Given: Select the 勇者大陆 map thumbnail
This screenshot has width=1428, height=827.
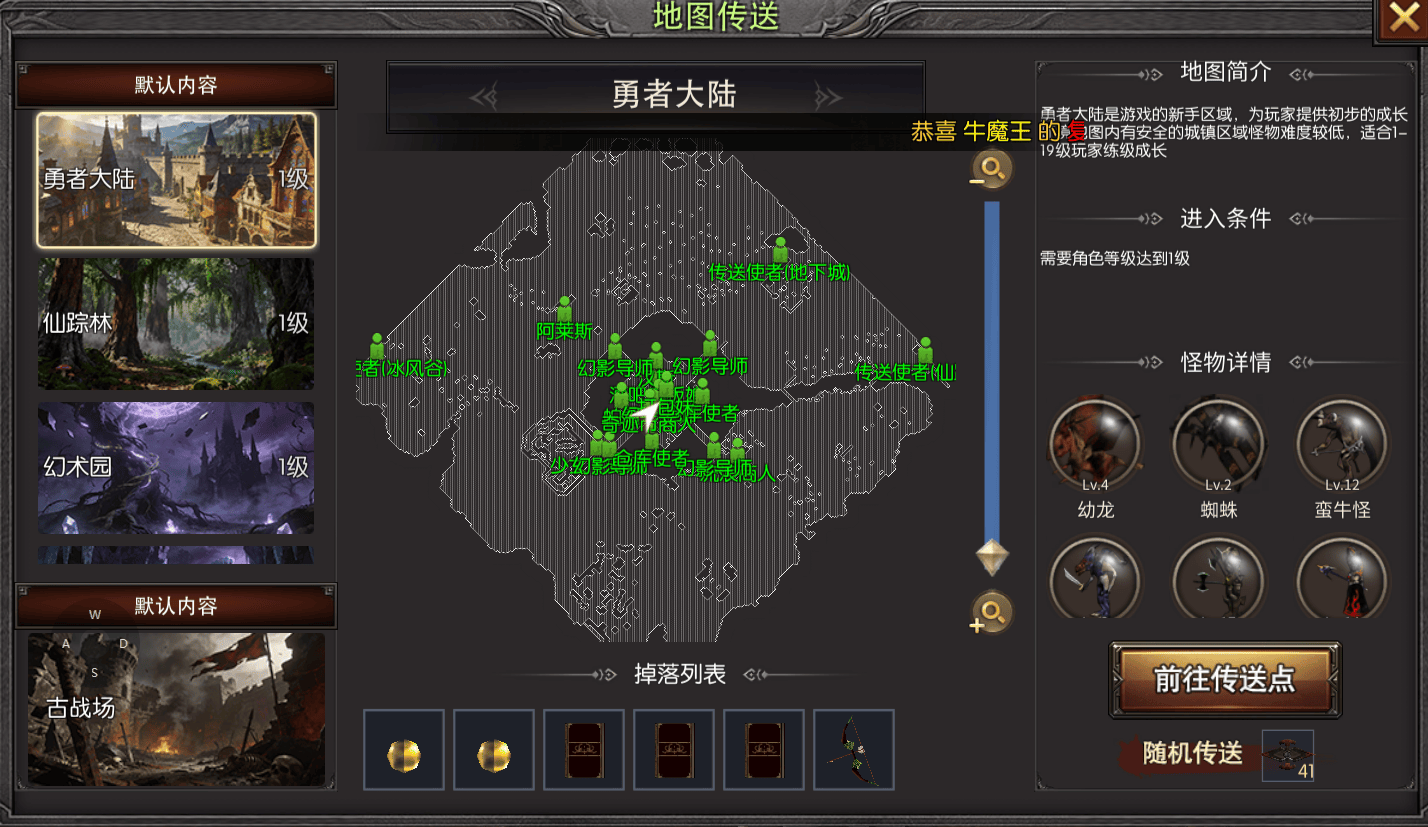Looking at the screenshot, I should point(176,180).
